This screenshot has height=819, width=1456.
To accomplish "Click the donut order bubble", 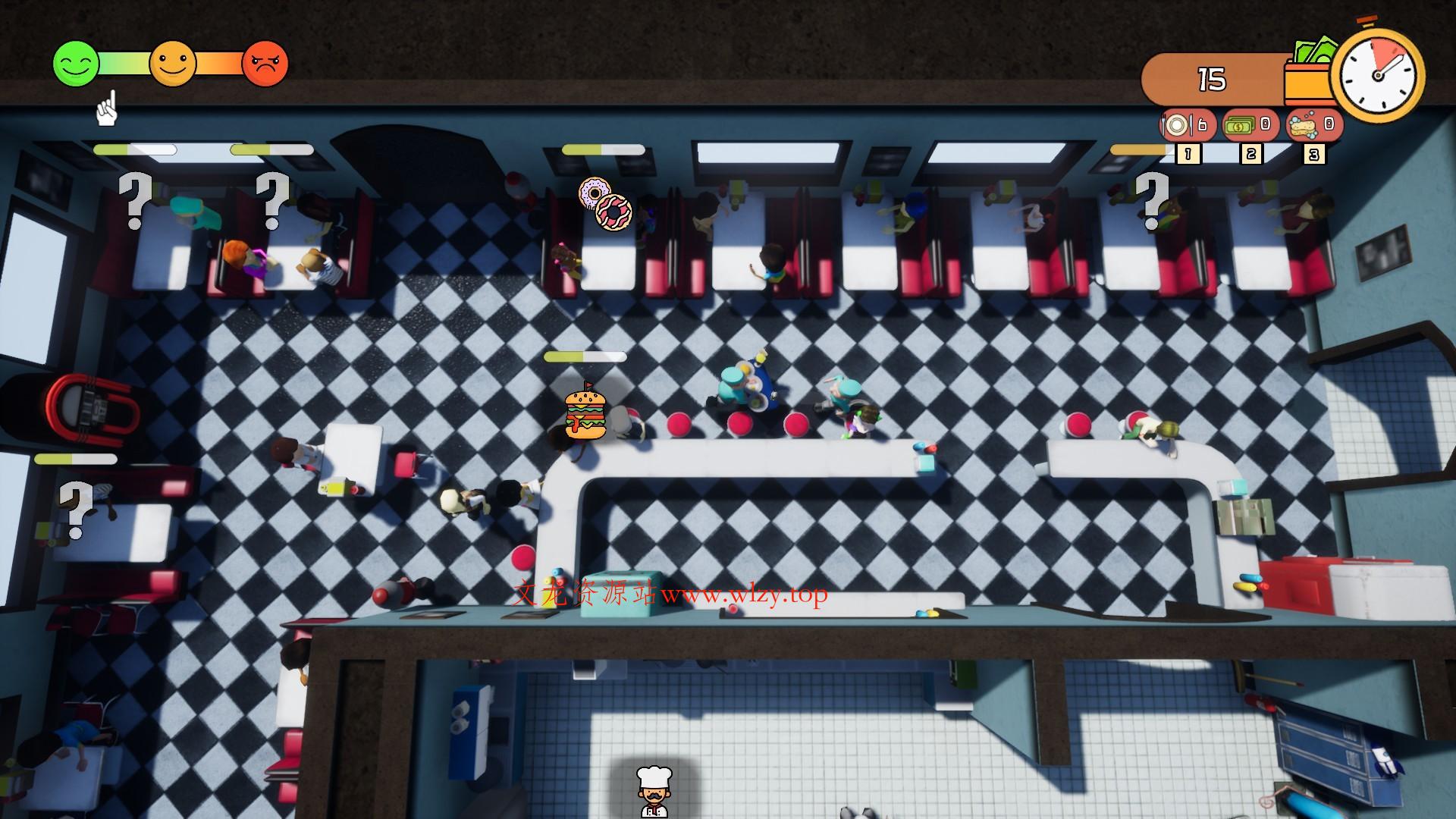I will (604, 203).
